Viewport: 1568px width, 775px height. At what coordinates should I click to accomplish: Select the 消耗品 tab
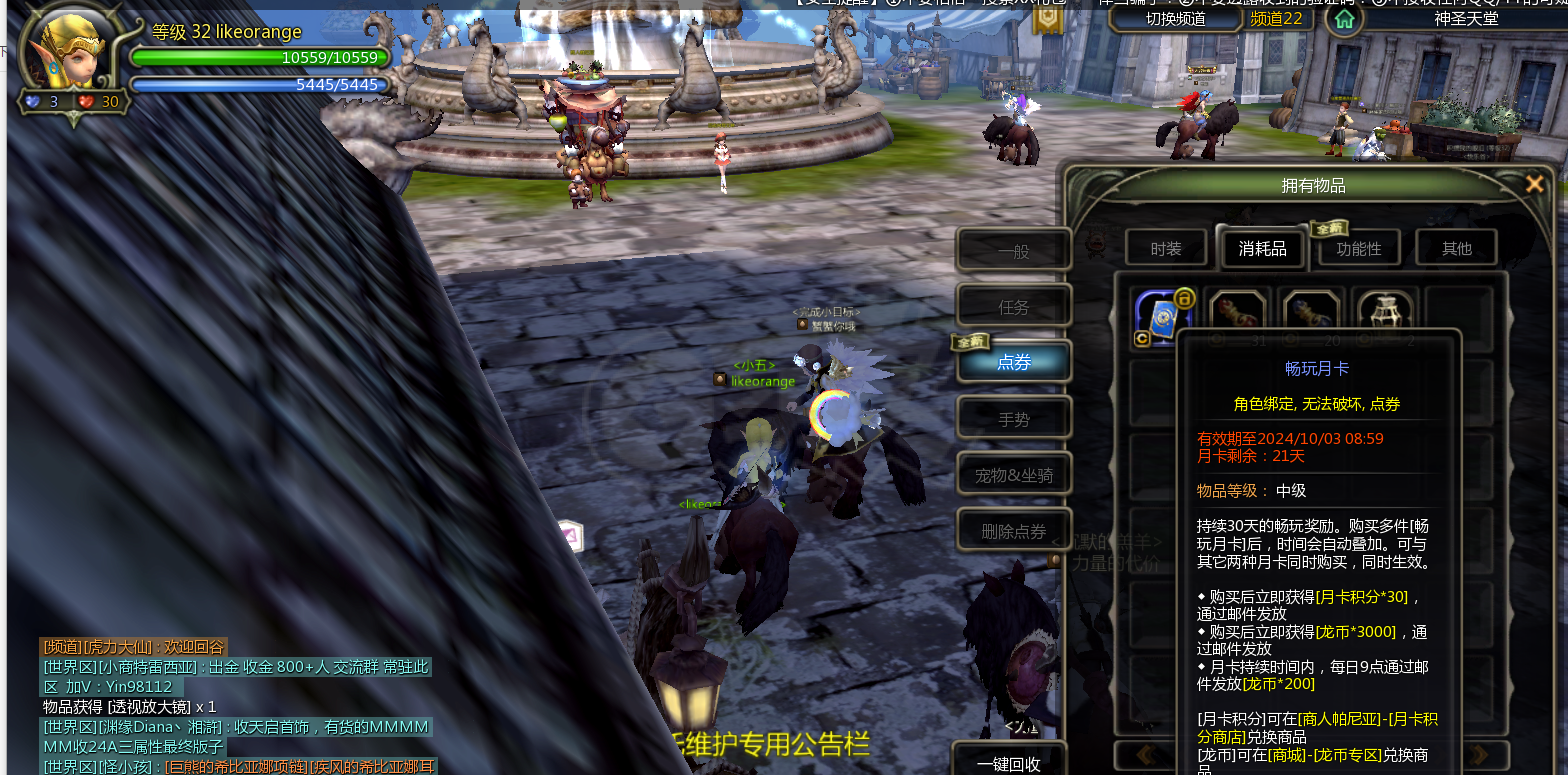[x=1262, y=248]
